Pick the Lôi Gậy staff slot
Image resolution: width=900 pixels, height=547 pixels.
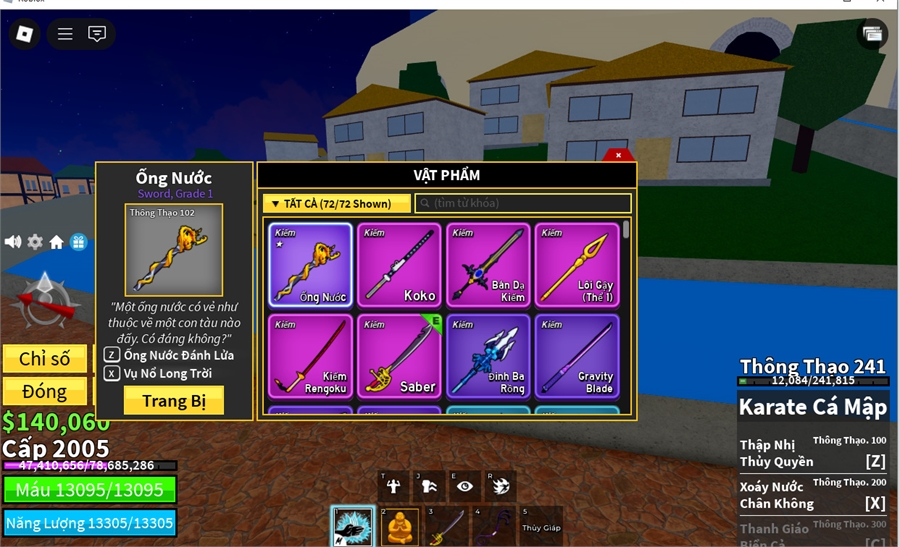[x=577, y=265]
